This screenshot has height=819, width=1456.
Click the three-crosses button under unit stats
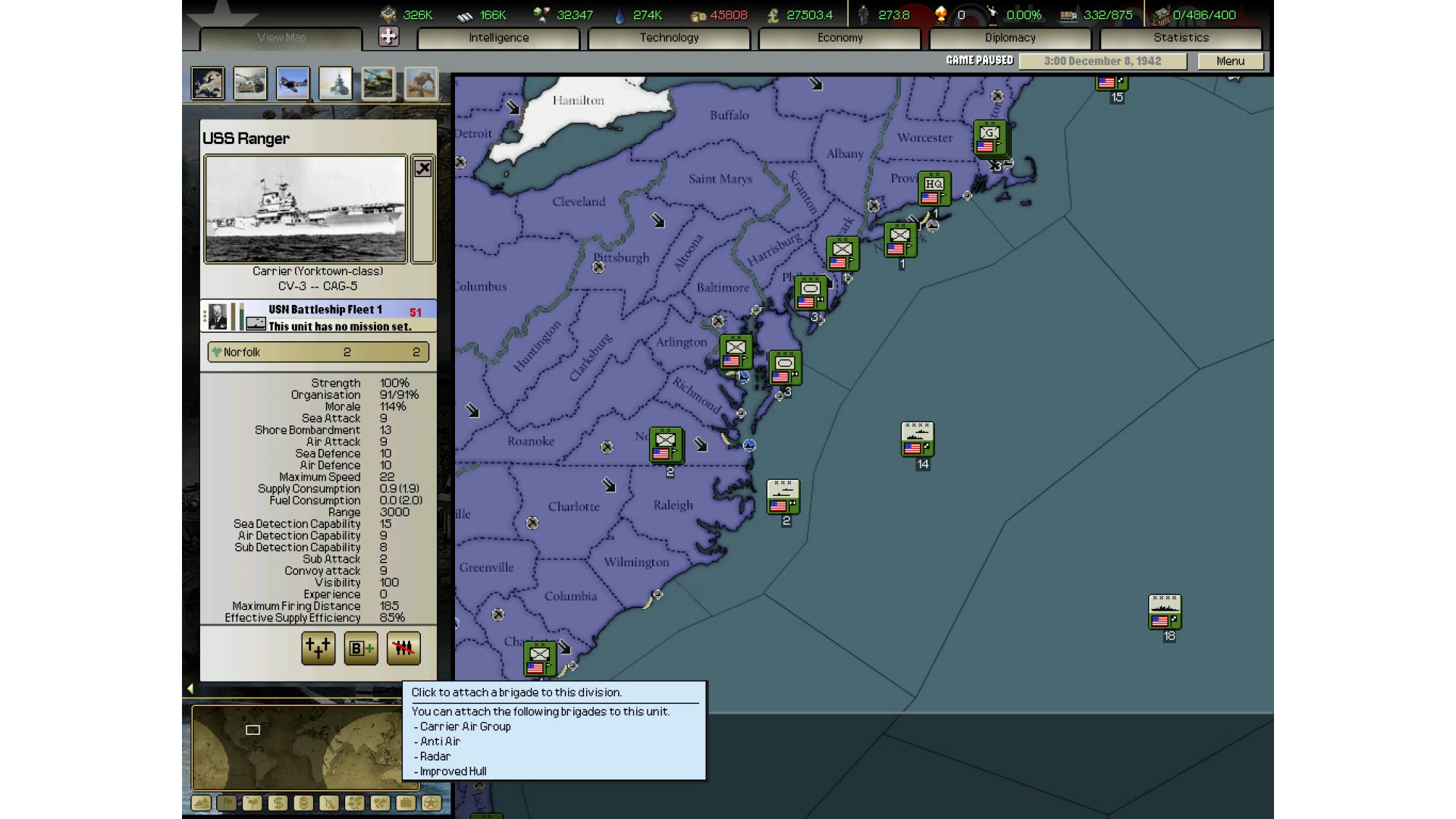click(x=318, y=648)
